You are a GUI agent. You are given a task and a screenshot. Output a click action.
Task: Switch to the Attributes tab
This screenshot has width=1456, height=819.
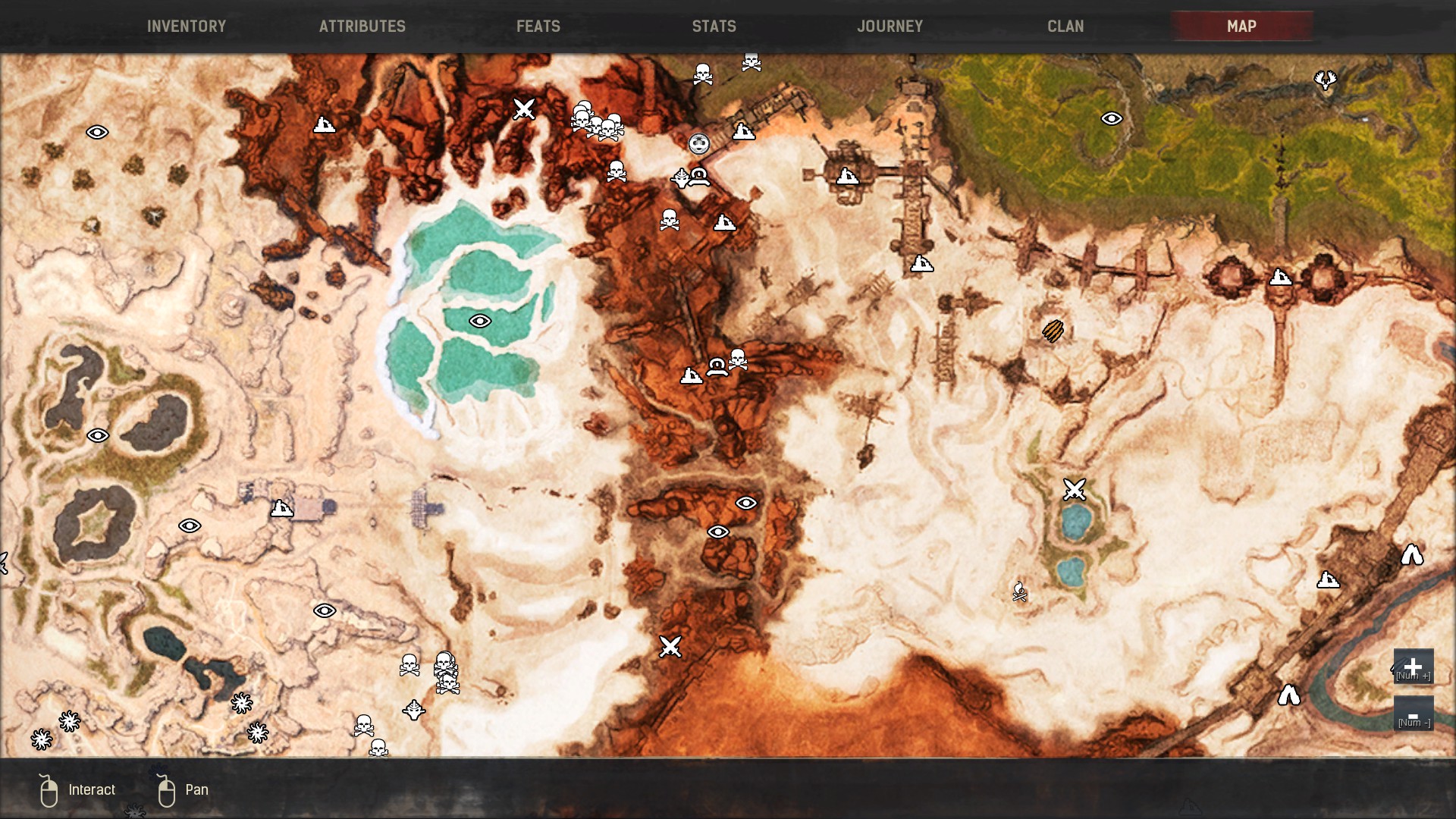tap(362, 27)
